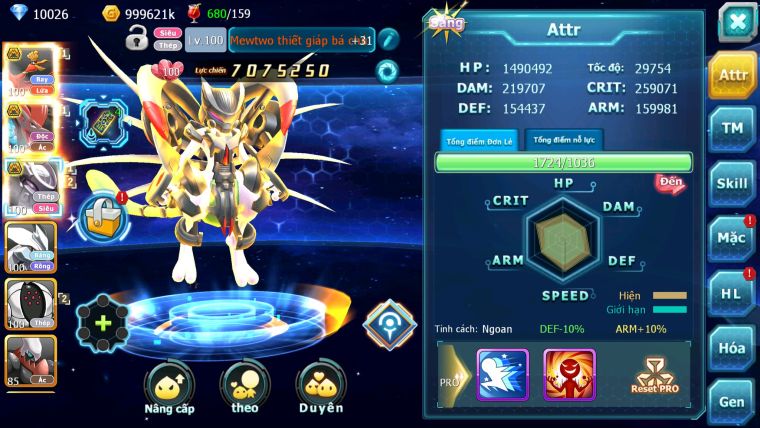760x428 pixels.
Task: Switch to the TM tab
Action: pos(732,128)
